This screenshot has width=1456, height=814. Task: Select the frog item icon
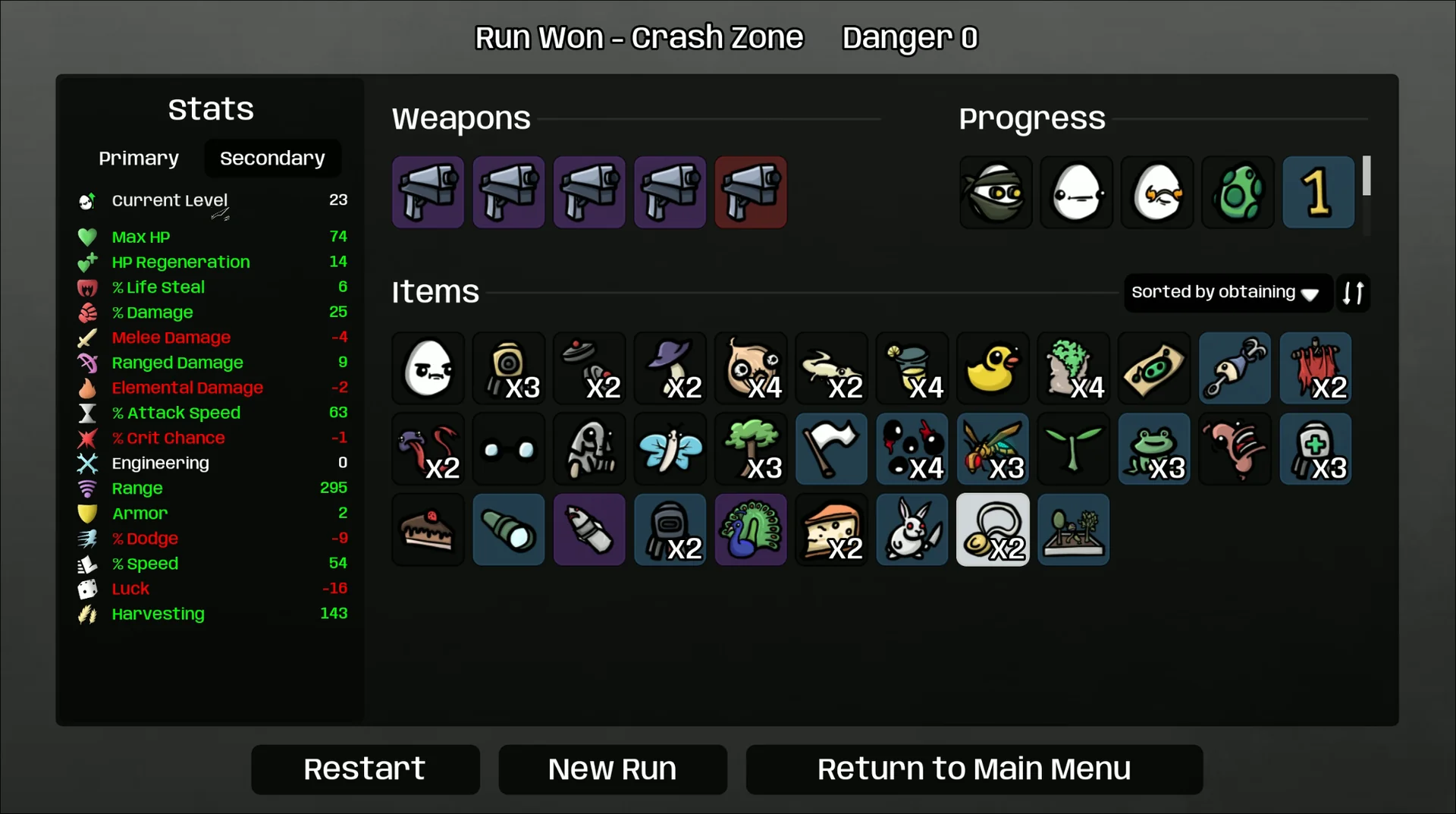tap(1153, 449)
